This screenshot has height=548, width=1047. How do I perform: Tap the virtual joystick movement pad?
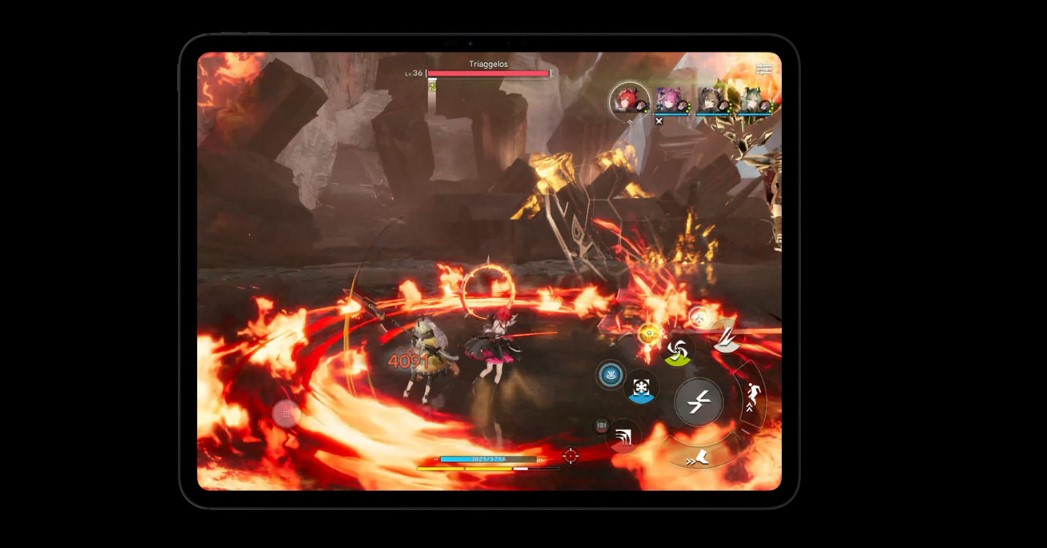point(286,412)
